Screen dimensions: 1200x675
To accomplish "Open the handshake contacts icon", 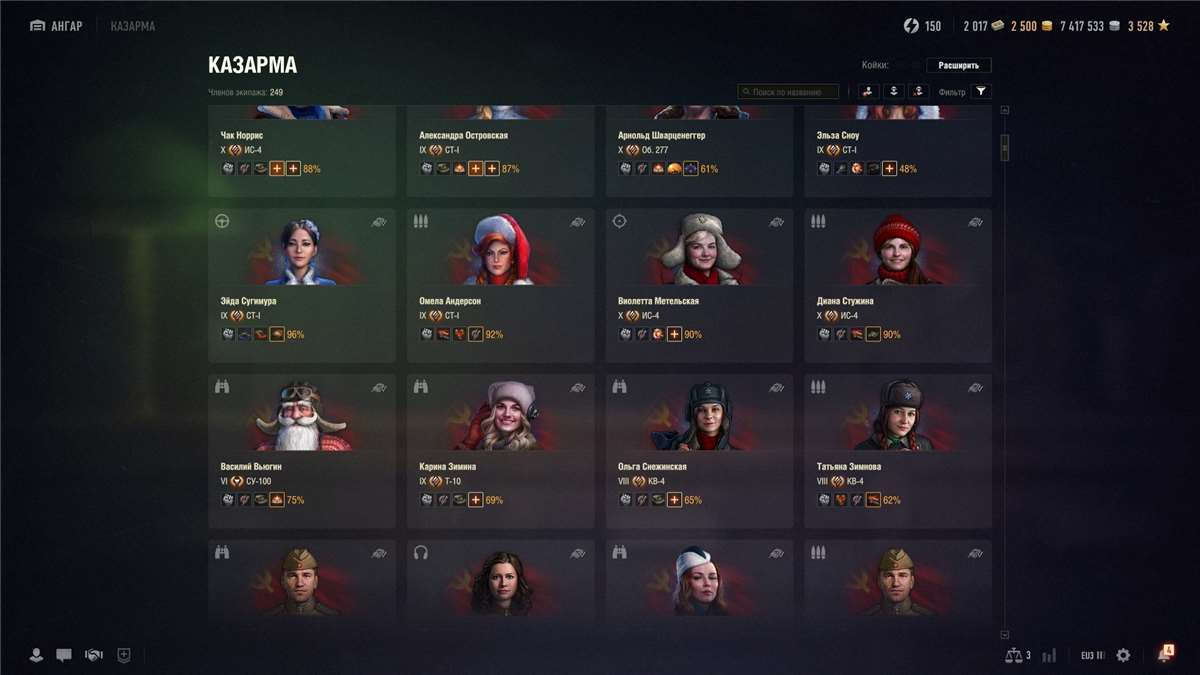I will (94, 655).
